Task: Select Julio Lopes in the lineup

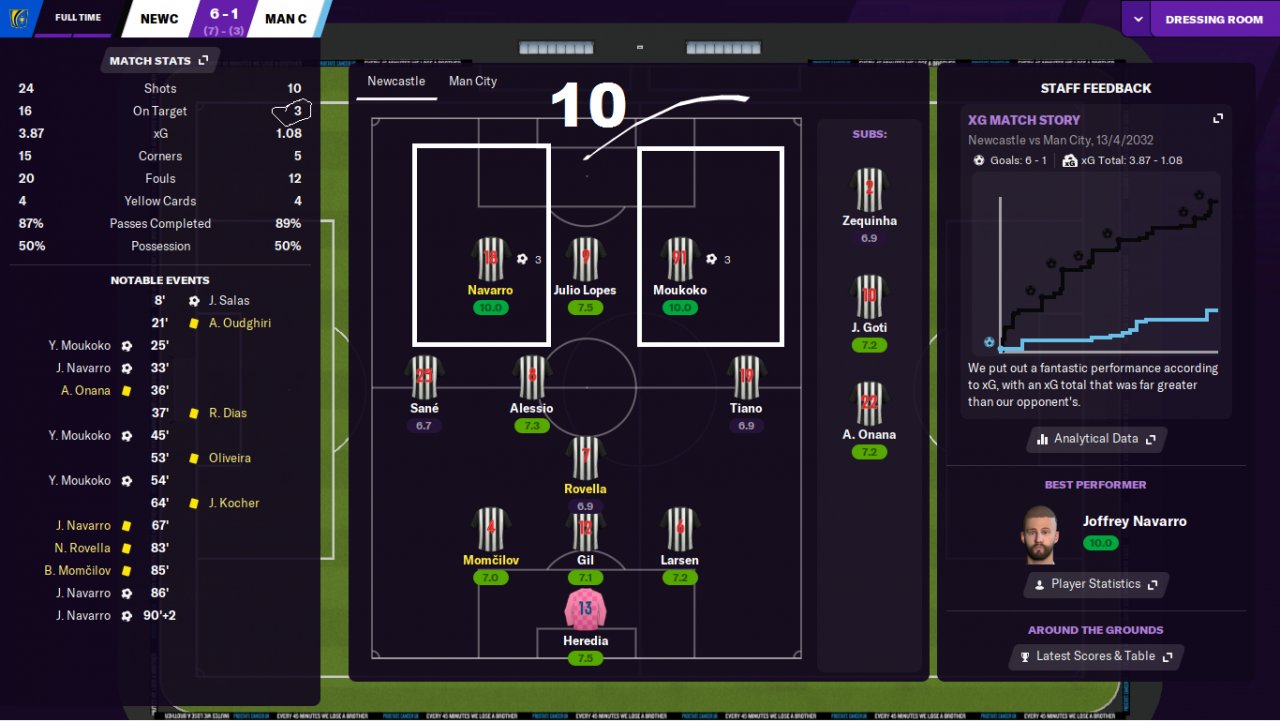Action: pyautogui.click(x=585, y=260)
